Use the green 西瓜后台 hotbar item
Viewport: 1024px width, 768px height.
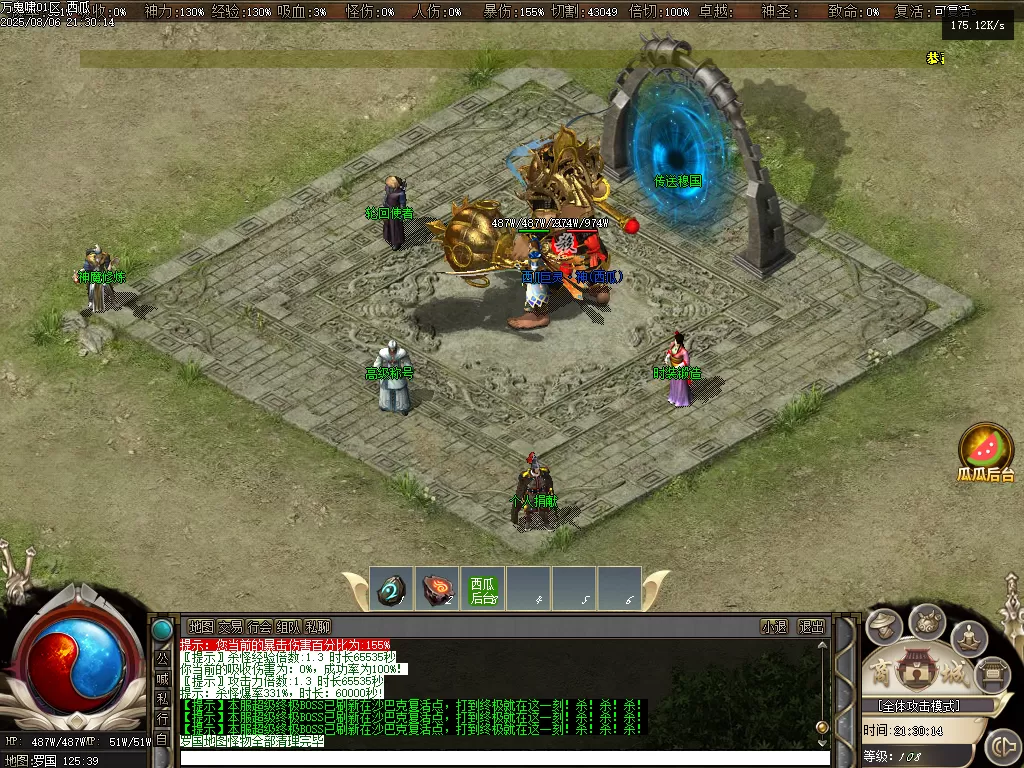pos(483,590)
